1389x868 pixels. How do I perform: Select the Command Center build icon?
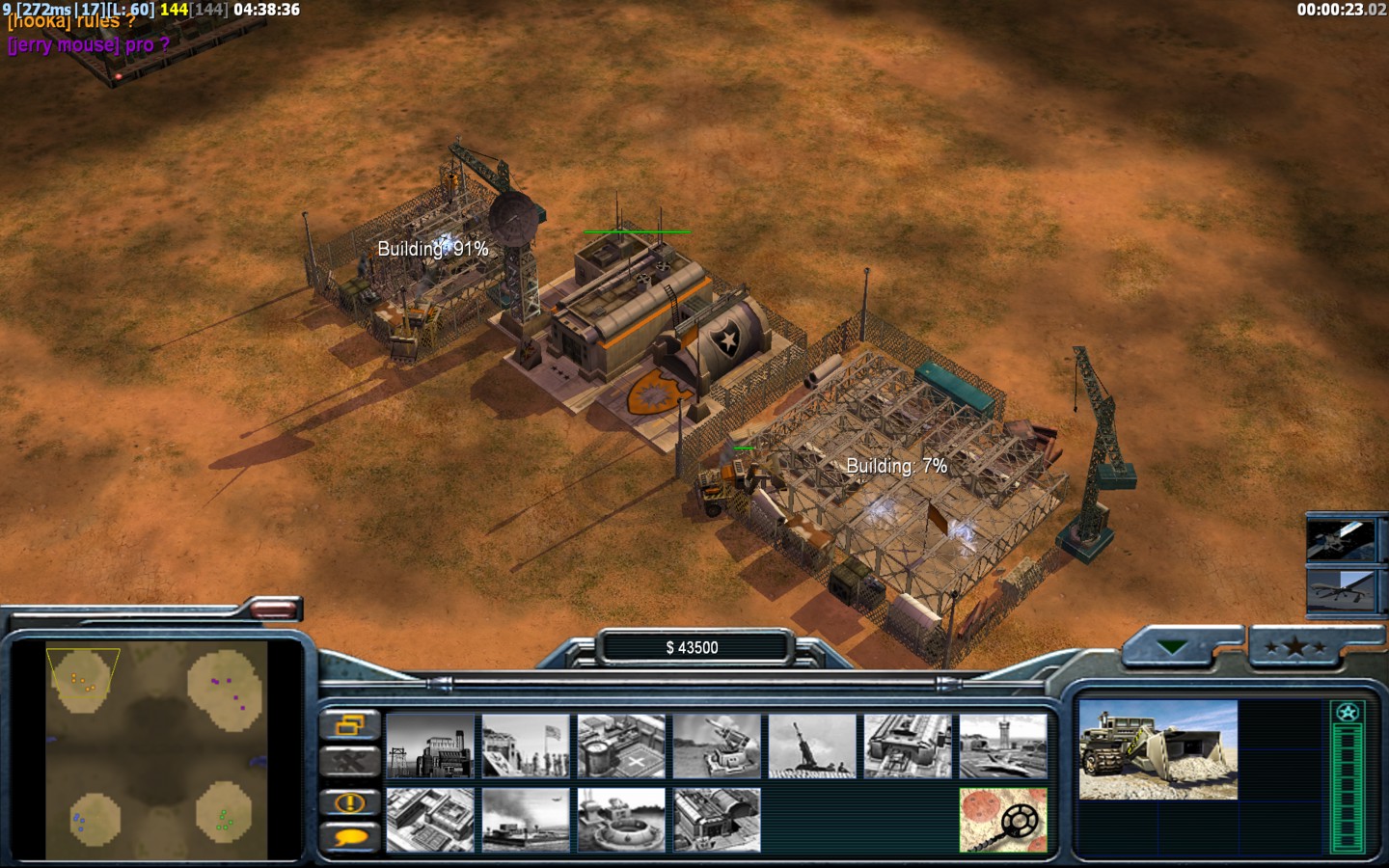[717, 820]
